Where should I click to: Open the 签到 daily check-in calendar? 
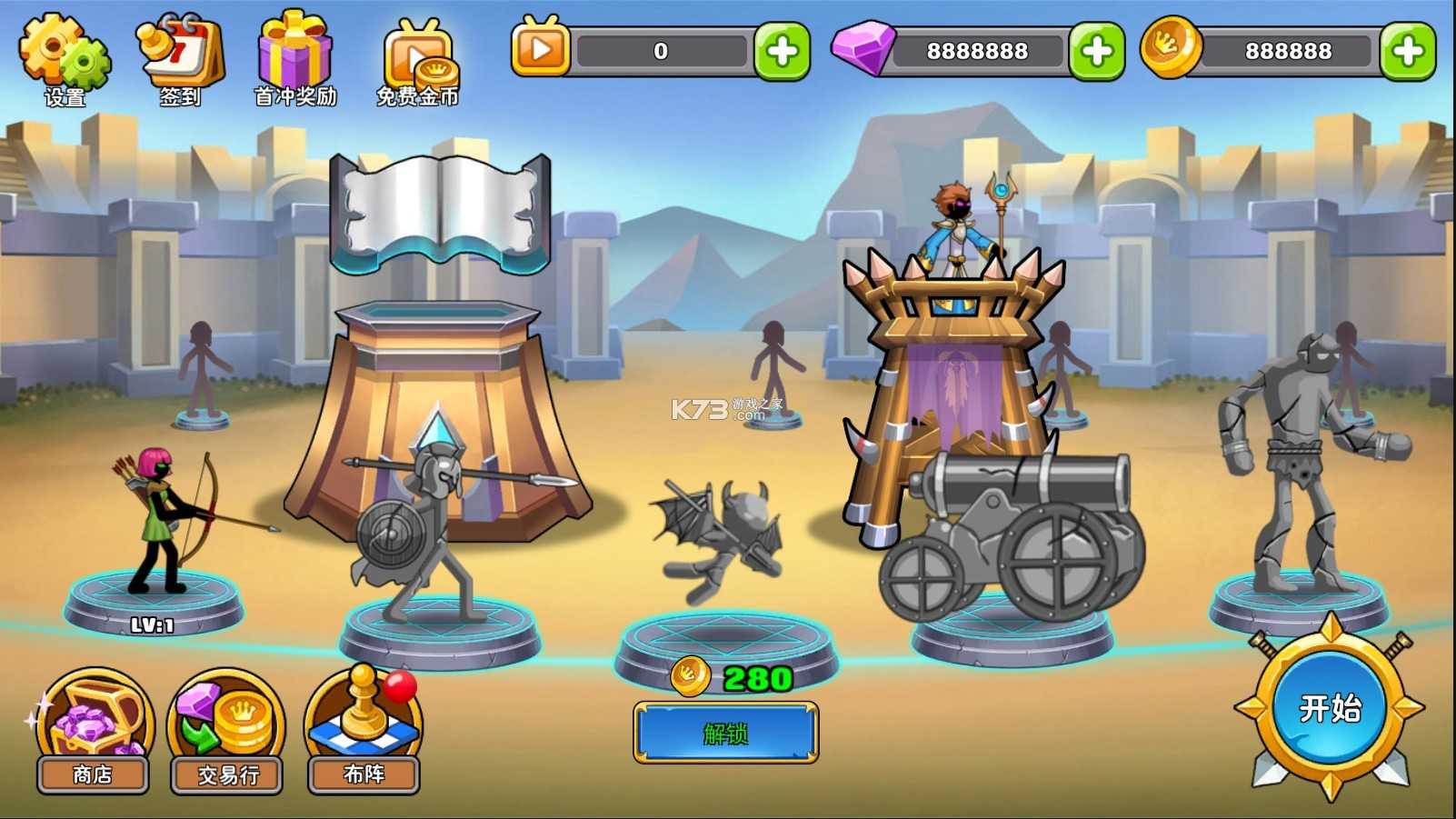pyautogui.click(x=179, y=55)
